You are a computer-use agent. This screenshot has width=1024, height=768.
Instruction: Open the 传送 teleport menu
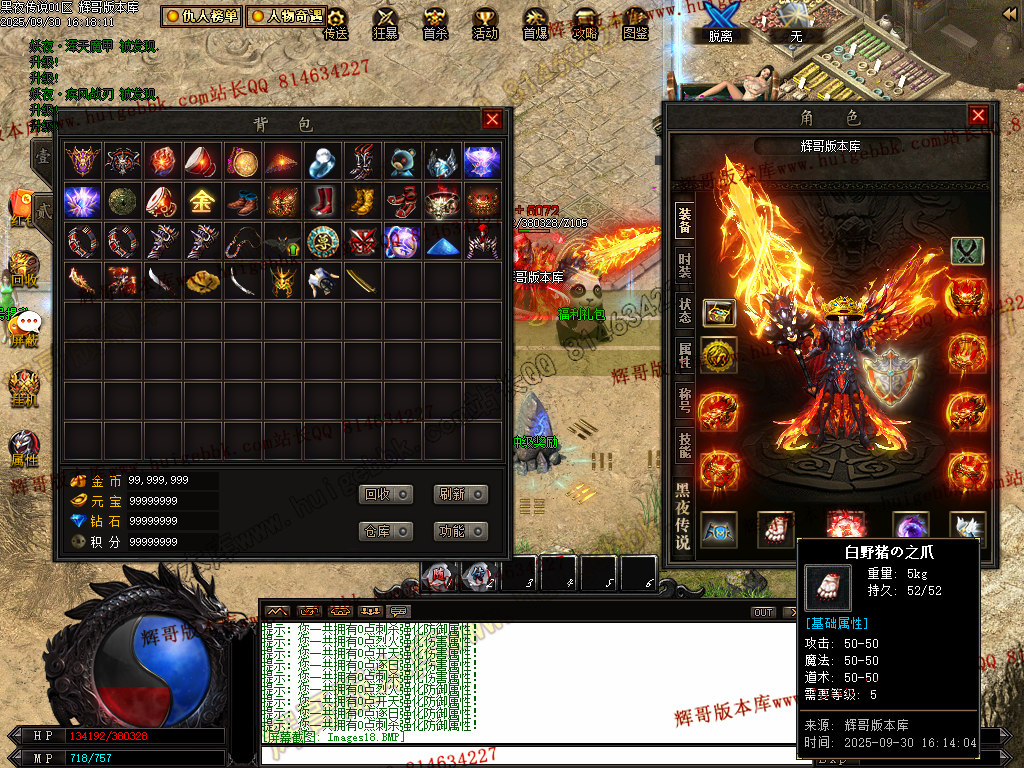coord(336,22)
